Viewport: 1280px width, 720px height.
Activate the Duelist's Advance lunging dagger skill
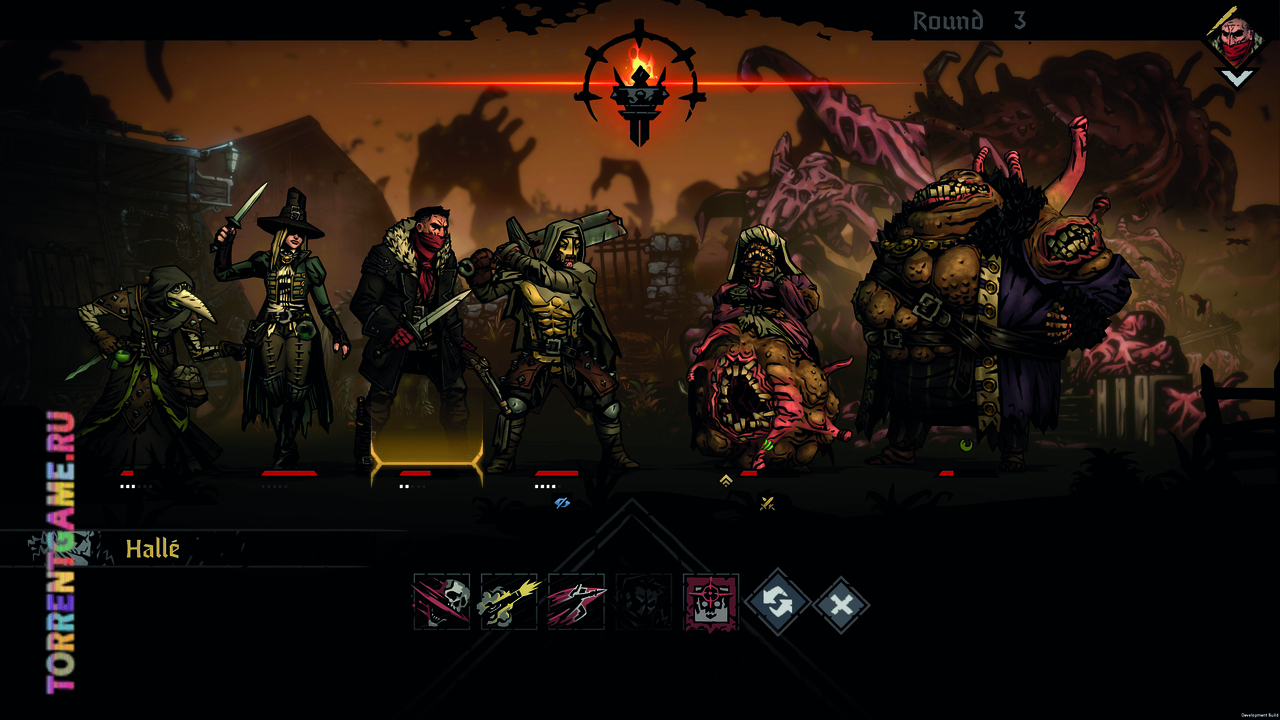(576, 602)
